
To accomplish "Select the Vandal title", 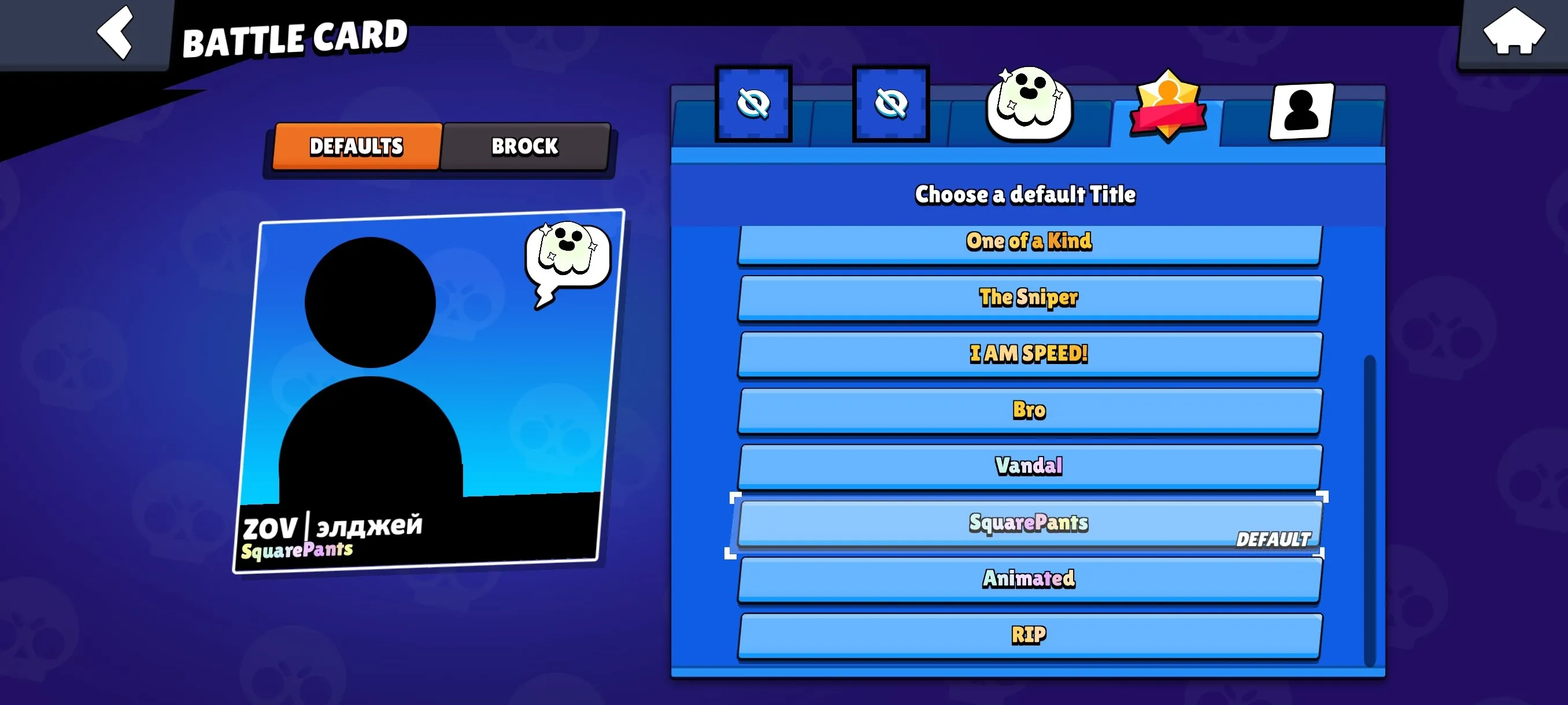I will (x=1029, y=466).
